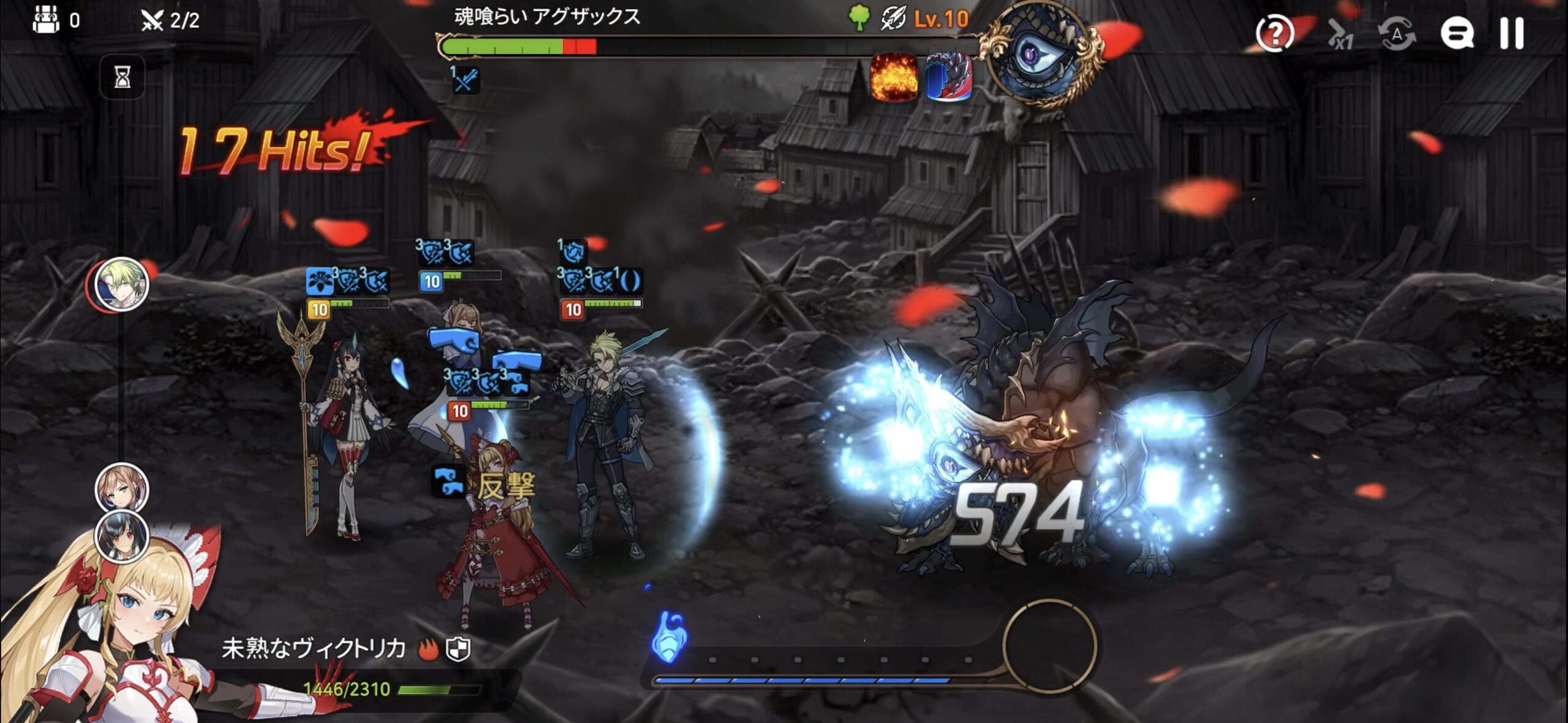Open the help question mark

(1274, 33)
